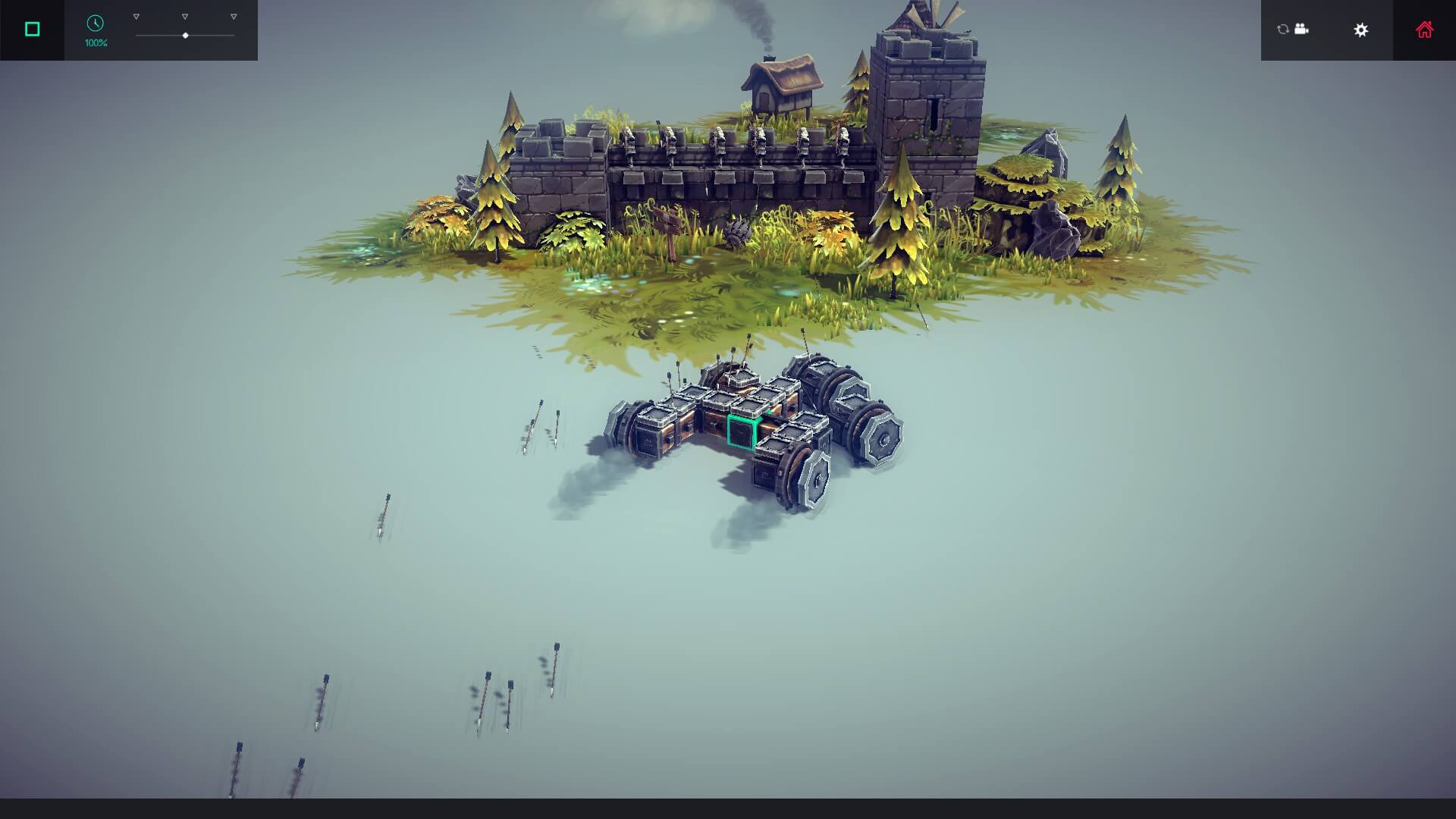Restart the simulation with the circular reset icon
The height and width of the screenshot is (819, 1456).
[x=1281, y=30]
